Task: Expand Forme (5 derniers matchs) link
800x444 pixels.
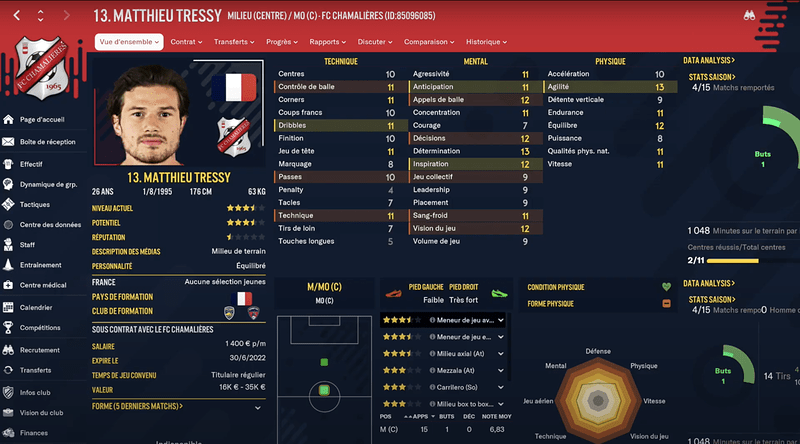Action: pos(137,406)
